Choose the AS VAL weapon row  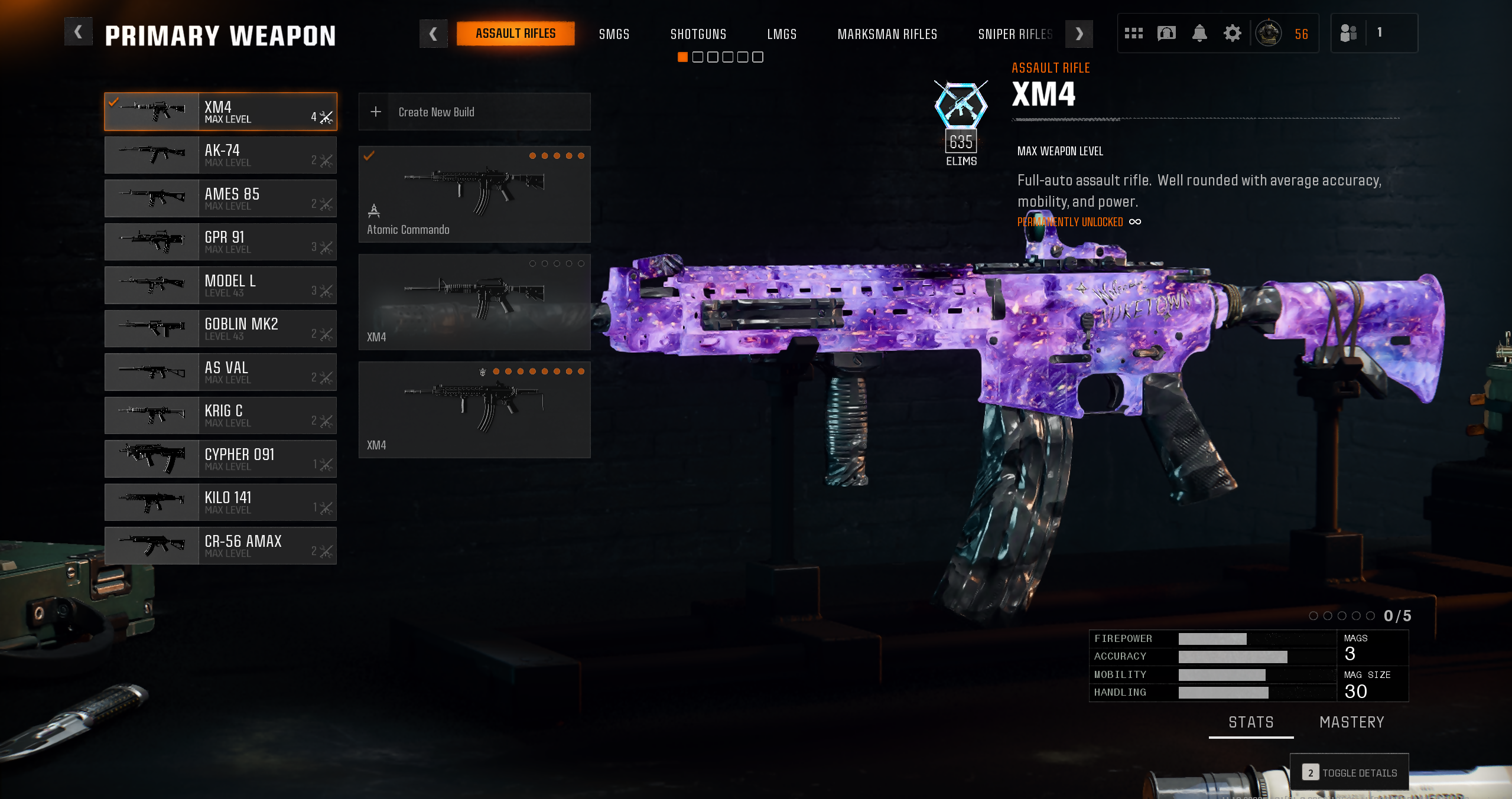(220, 372)
